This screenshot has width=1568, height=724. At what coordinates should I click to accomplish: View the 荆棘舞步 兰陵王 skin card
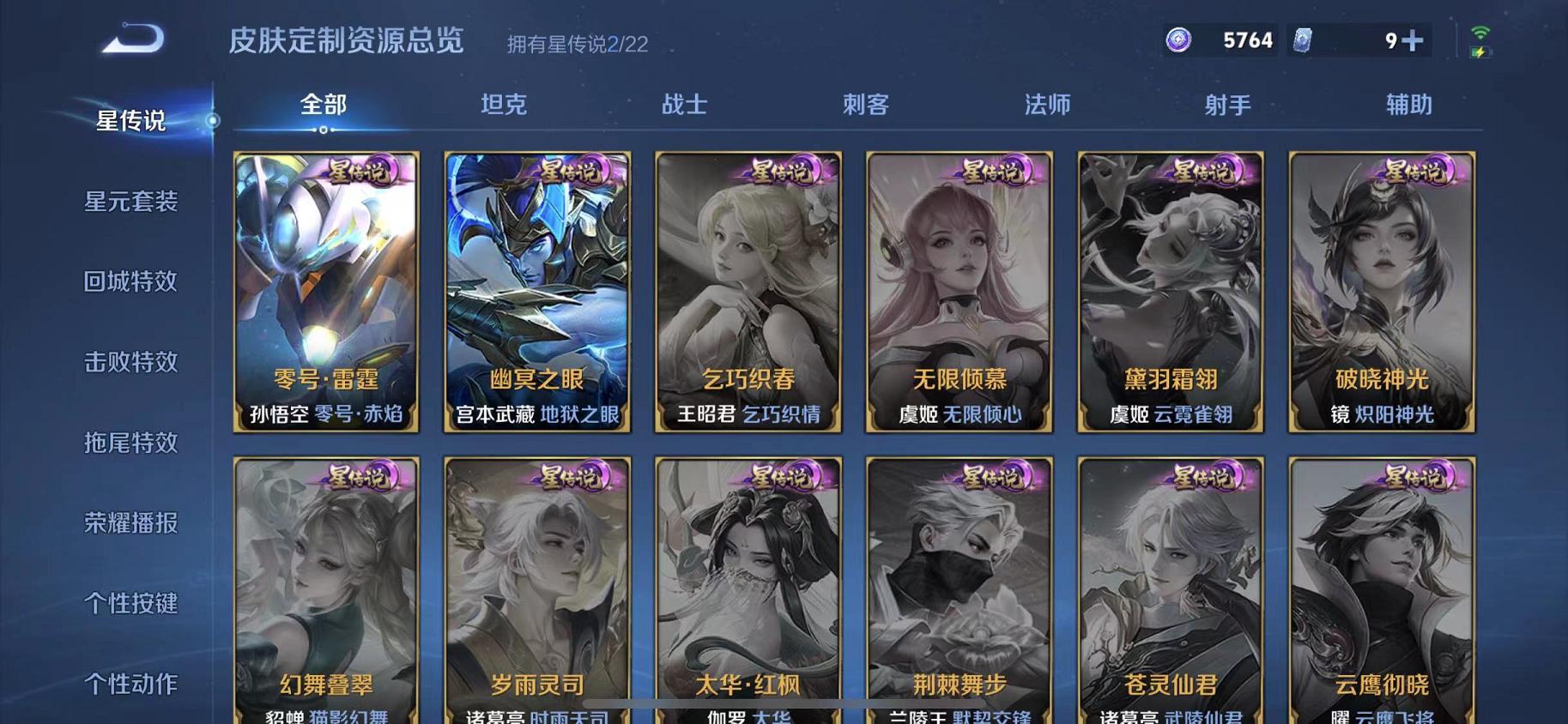[x=958, y=592]
